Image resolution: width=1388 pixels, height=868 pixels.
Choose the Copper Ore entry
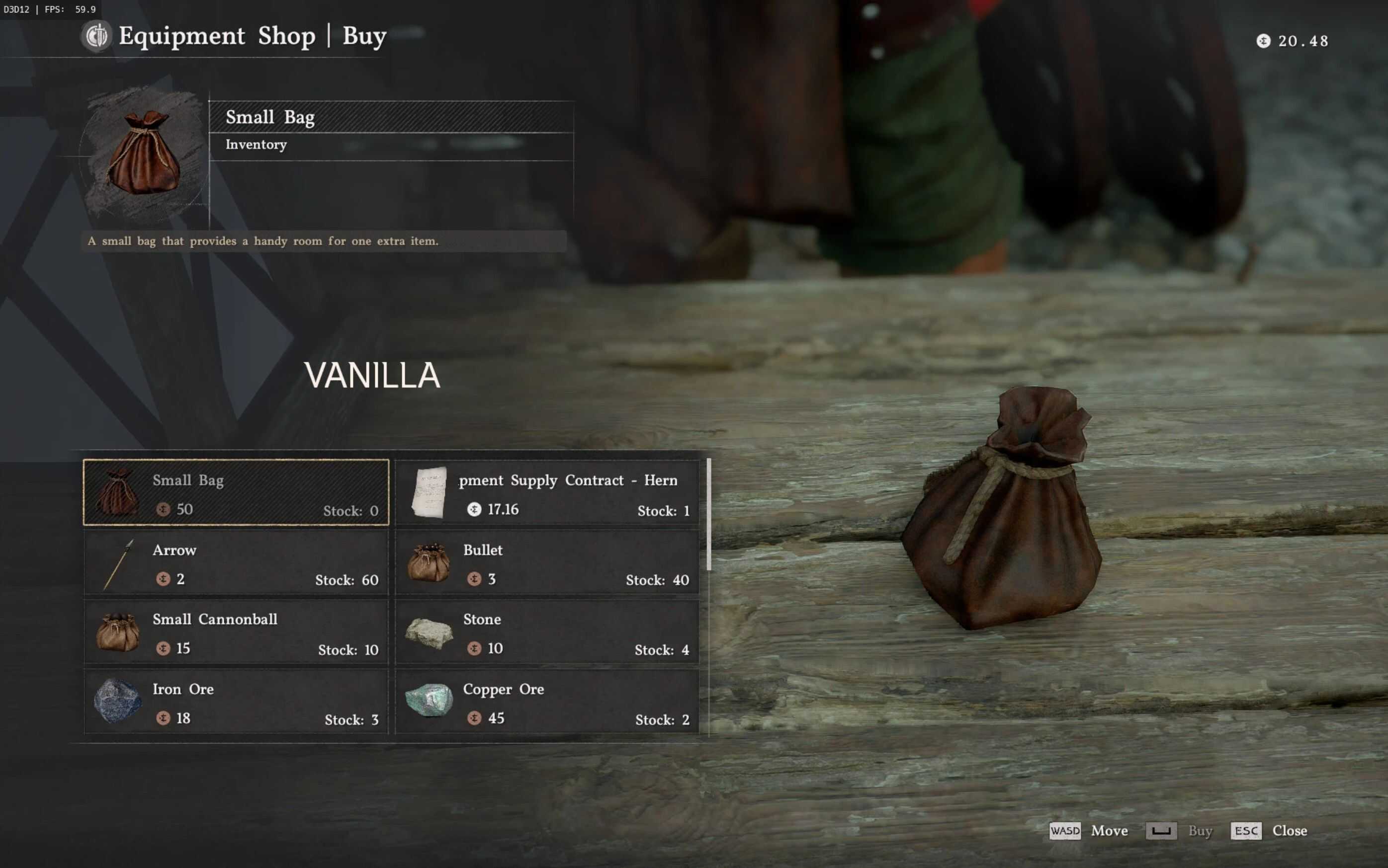[547, 702]
